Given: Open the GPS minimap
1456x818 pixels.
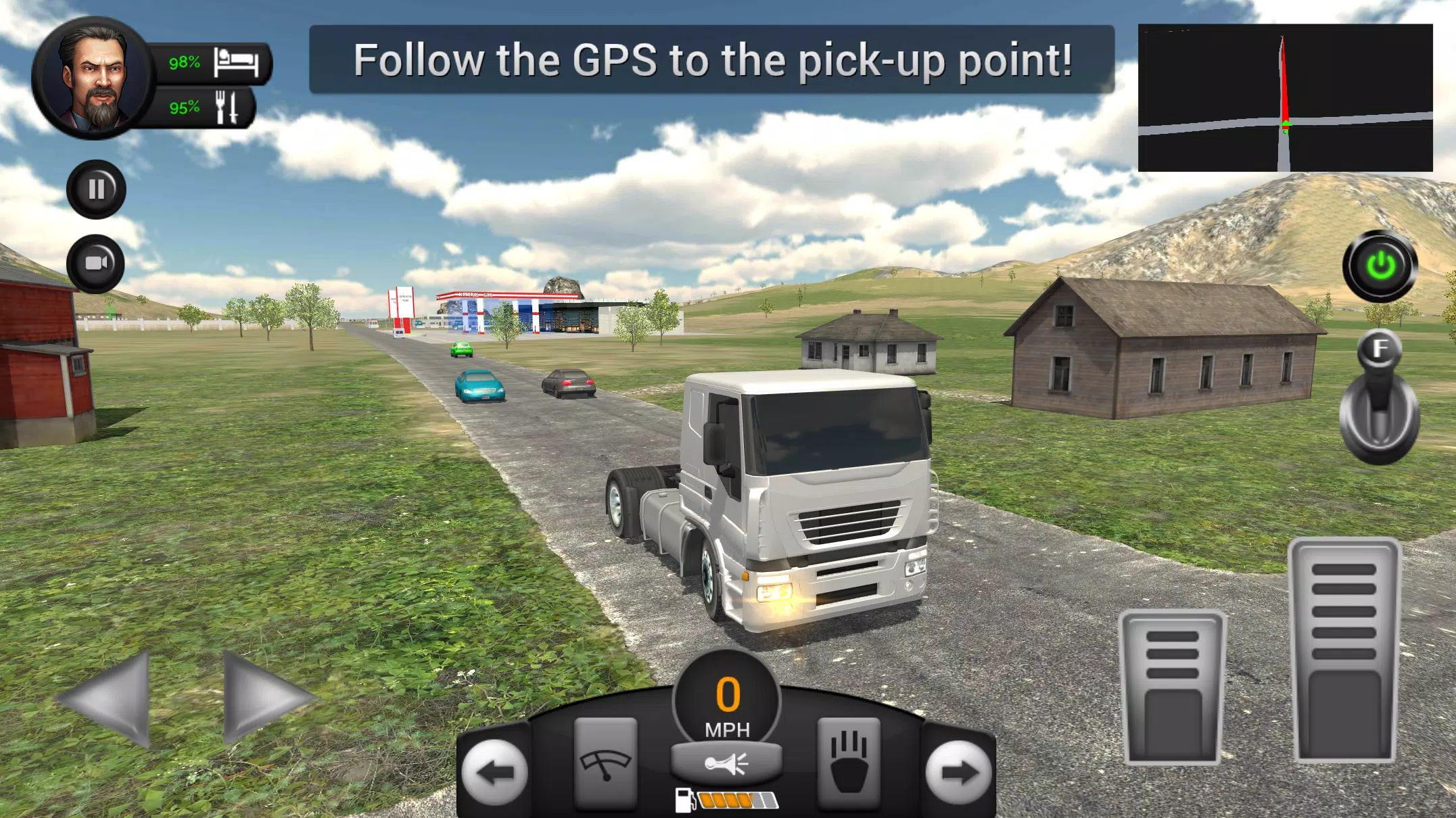Looking at the screenshot, I should click(1285, 98).
